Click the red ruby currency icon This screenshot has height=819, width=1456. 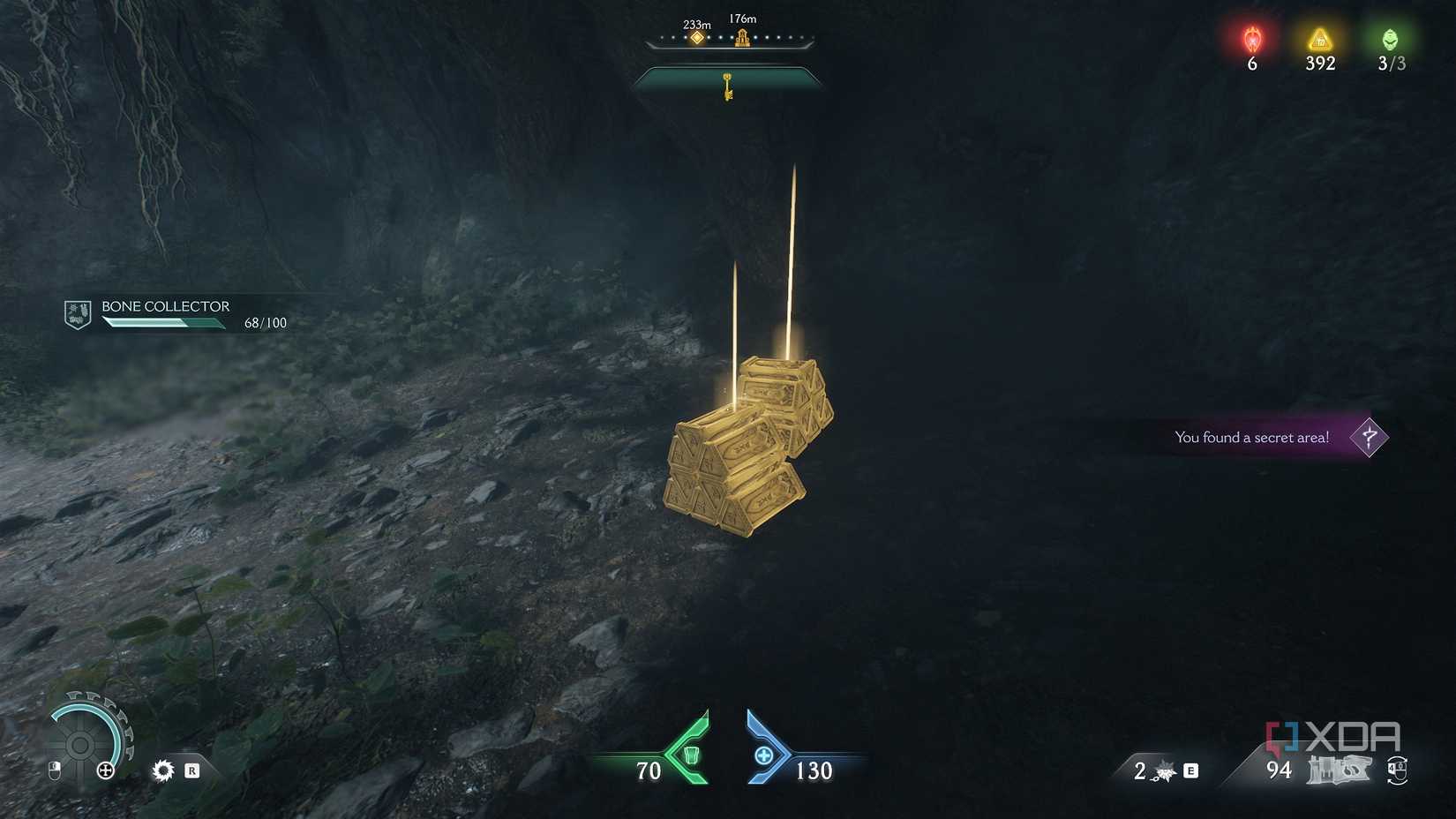[1252, 40]
